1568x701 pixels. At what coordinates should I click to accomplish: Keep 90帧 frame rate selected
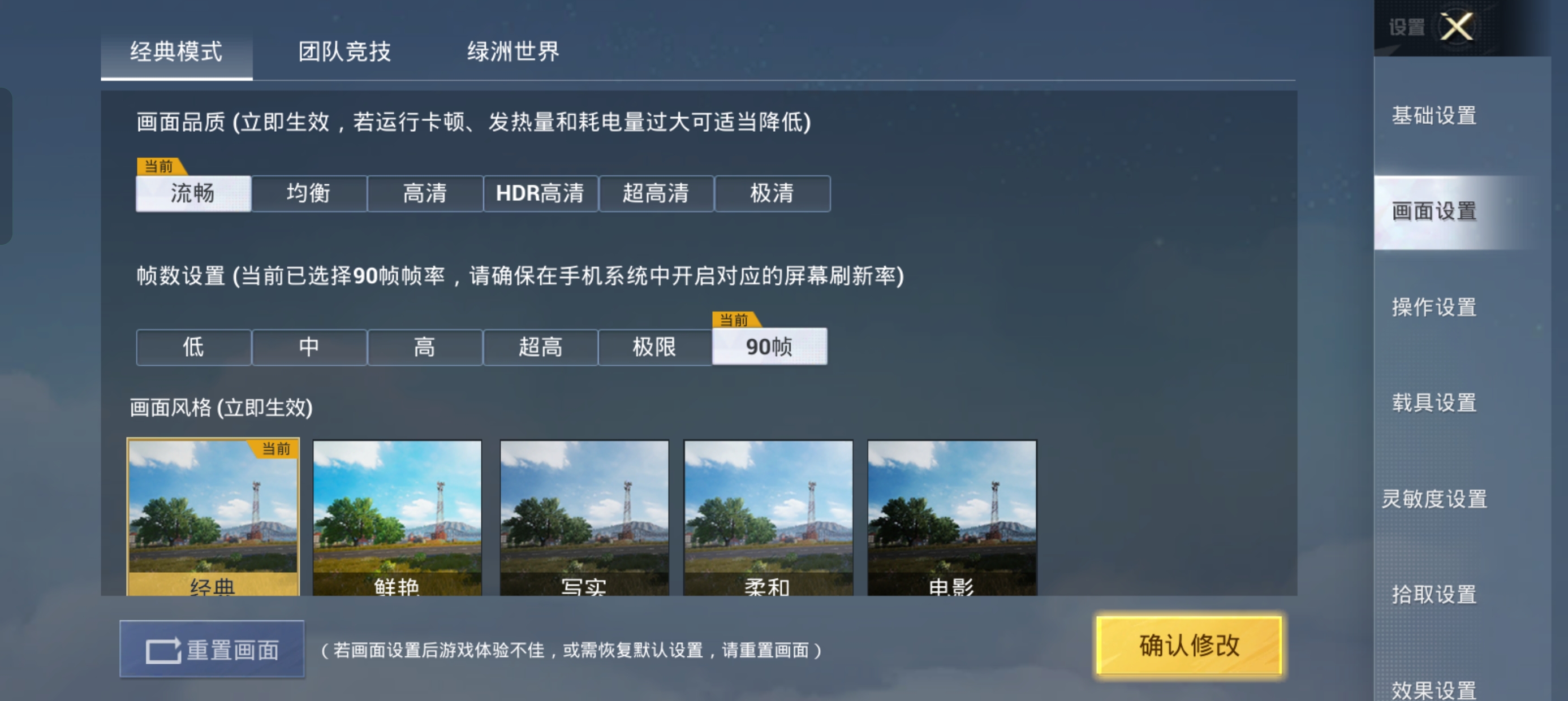tap(770, 347)
